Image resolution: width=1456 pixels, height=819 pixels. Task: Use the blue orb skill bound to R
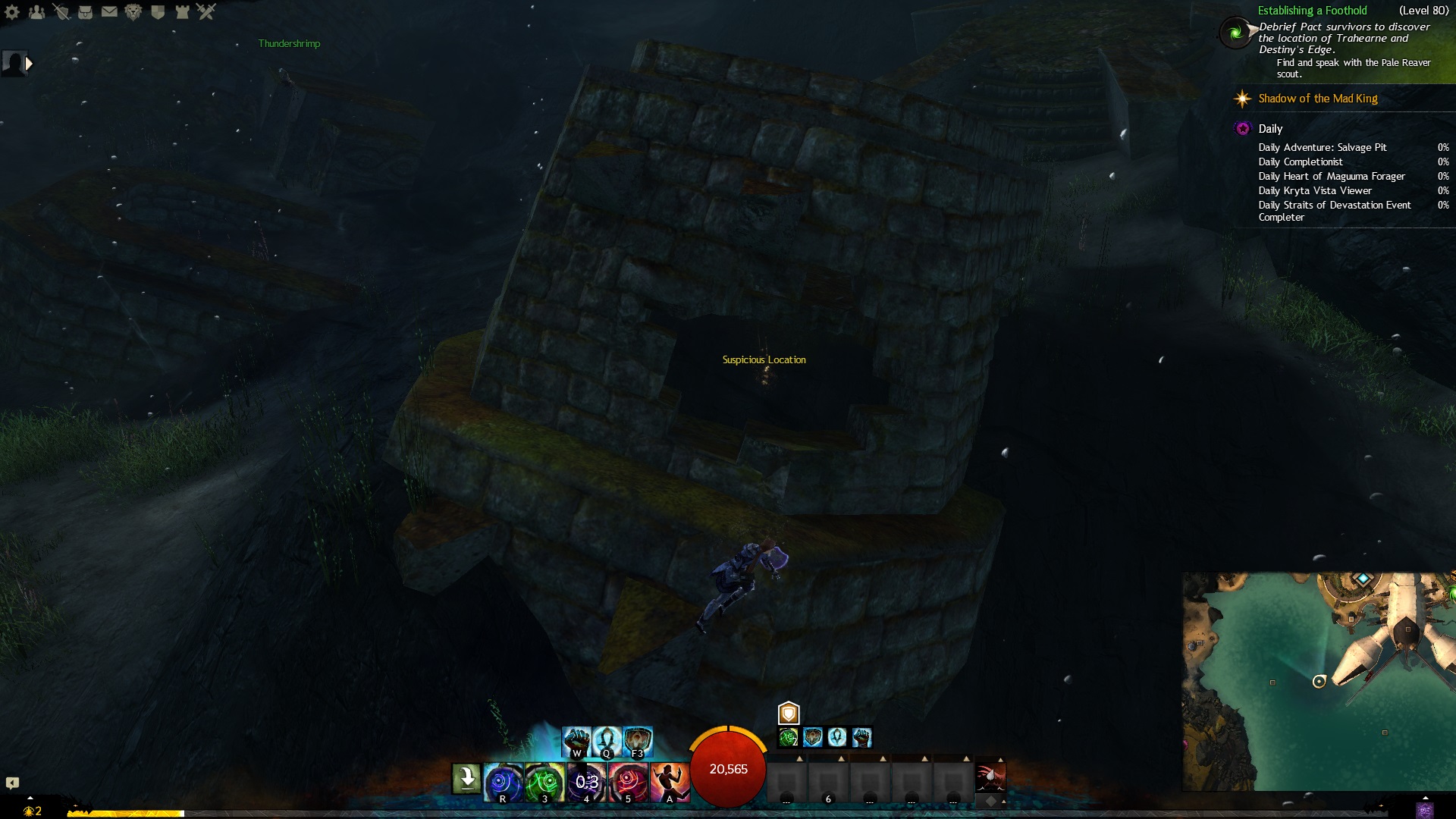click(x=503, y=782)
